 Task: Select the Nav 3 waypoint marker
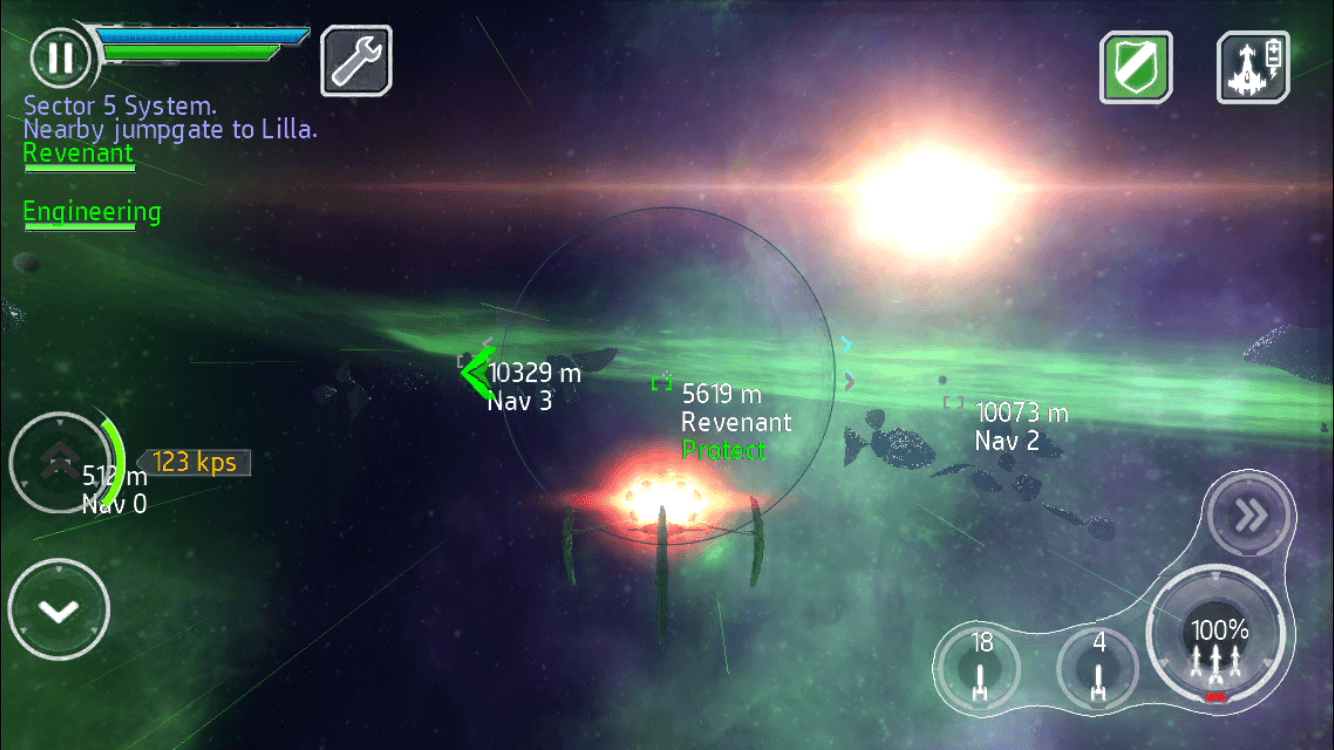pyautogui.click(x=478, y=373)
